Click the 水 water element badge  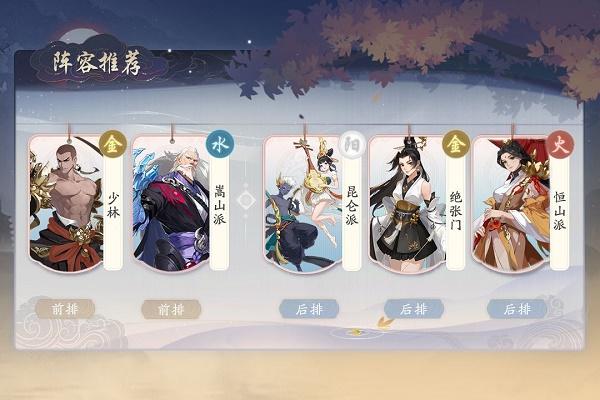click(219, 145)
